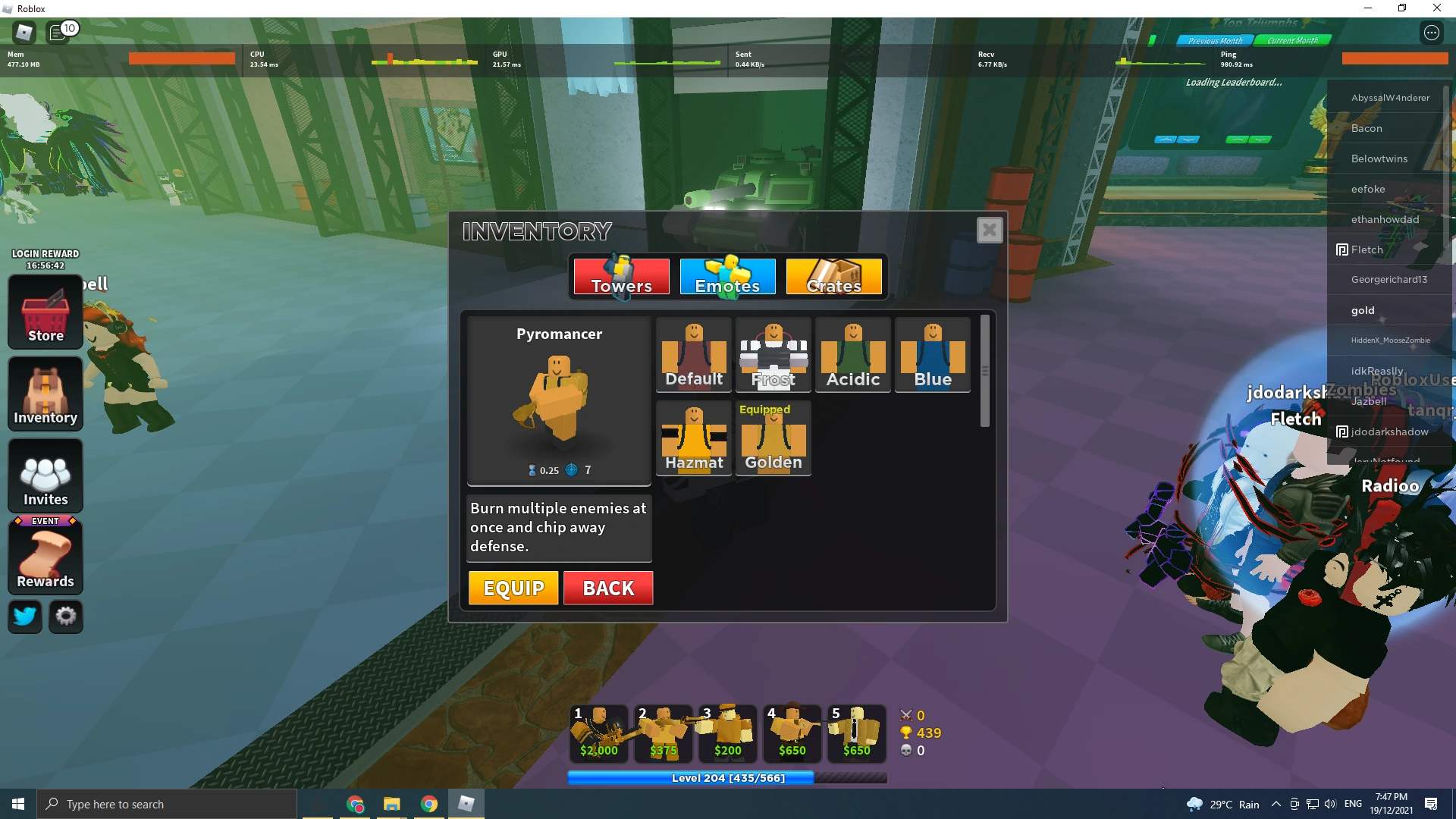
Task: Open the Inventory backpack icon
Action: pos(45,394)
